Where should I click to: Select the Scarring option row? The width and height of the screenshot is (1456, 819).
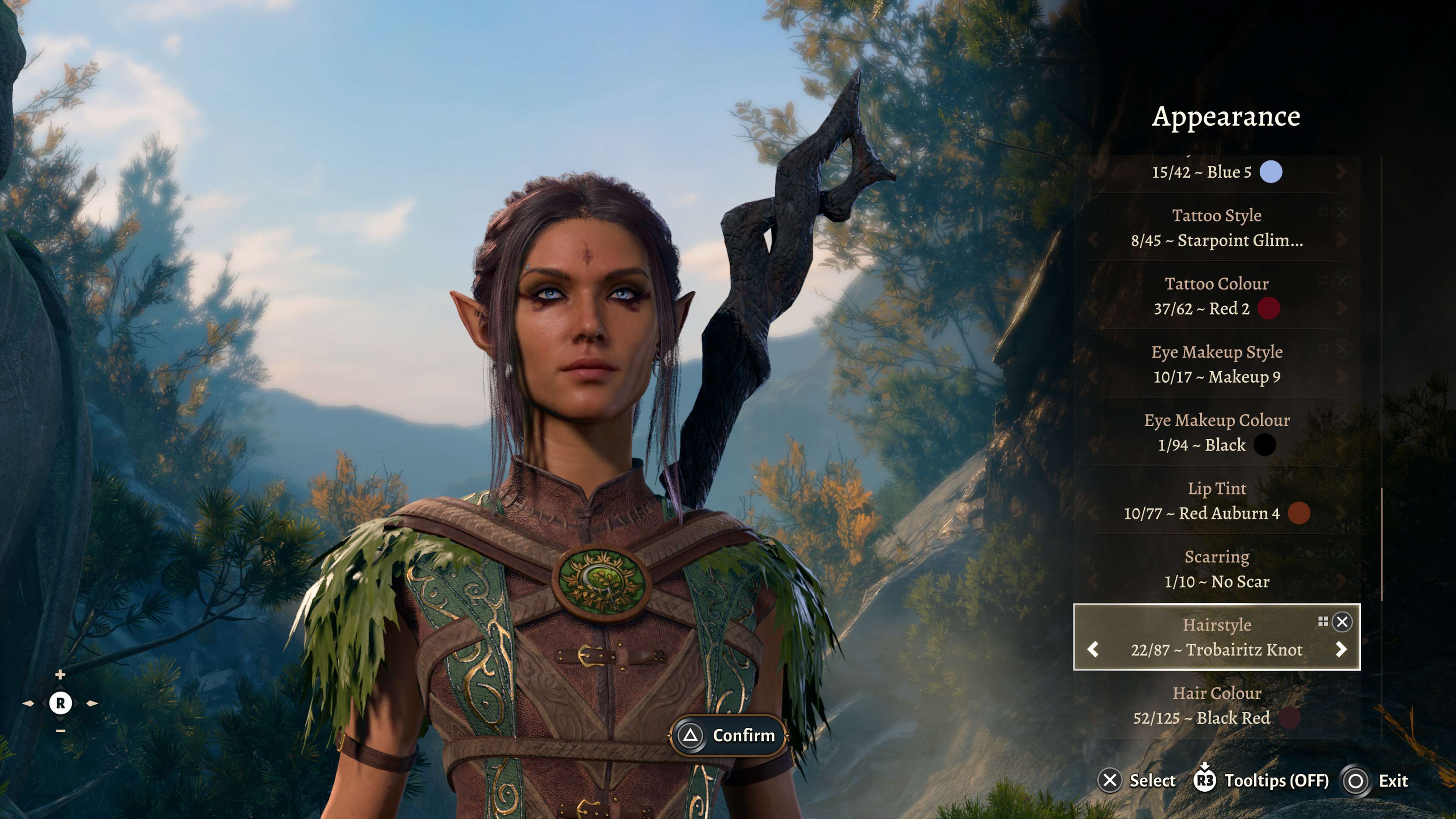click(x=1216, y=569)
